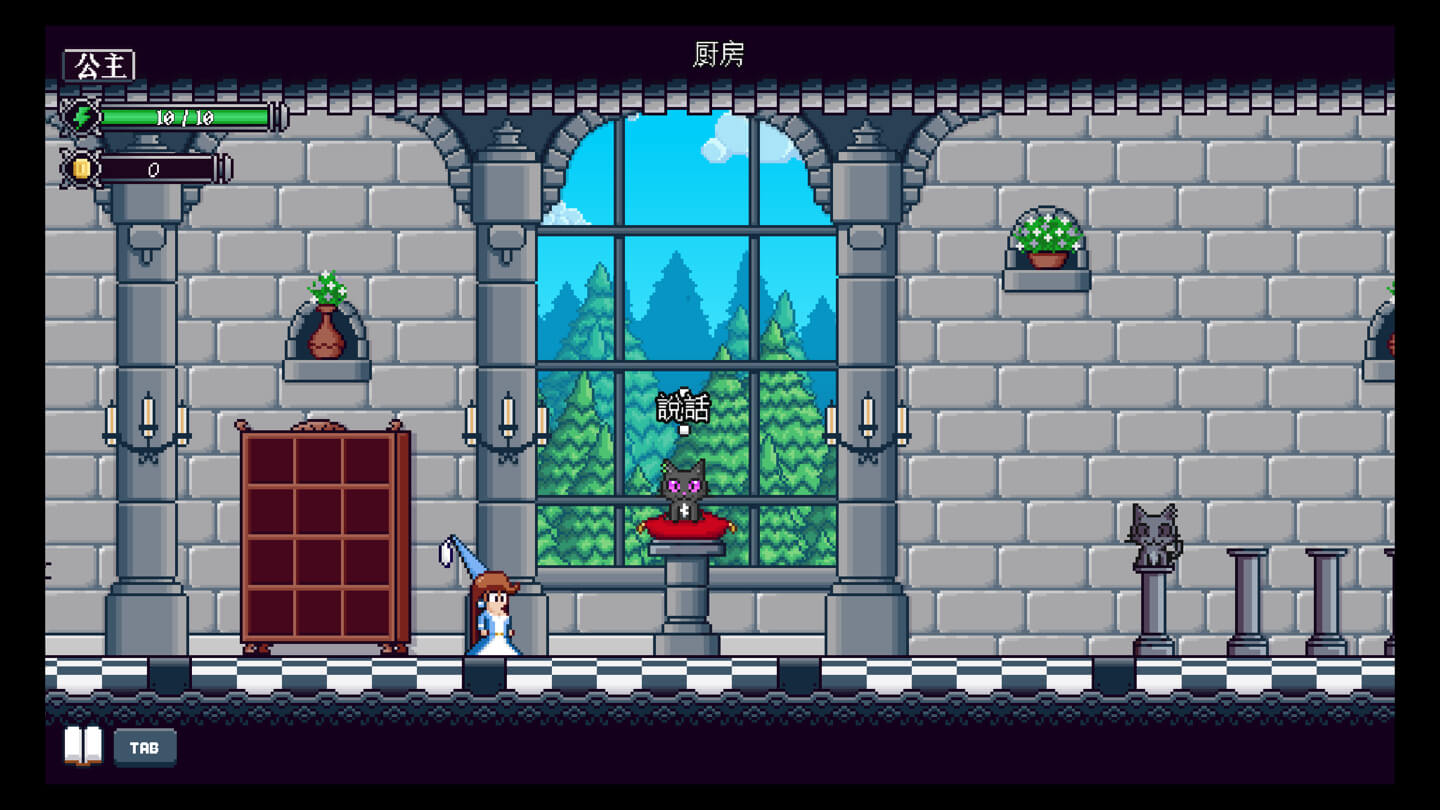
Task: Open the journal book icon
Action: coord(83,746)
